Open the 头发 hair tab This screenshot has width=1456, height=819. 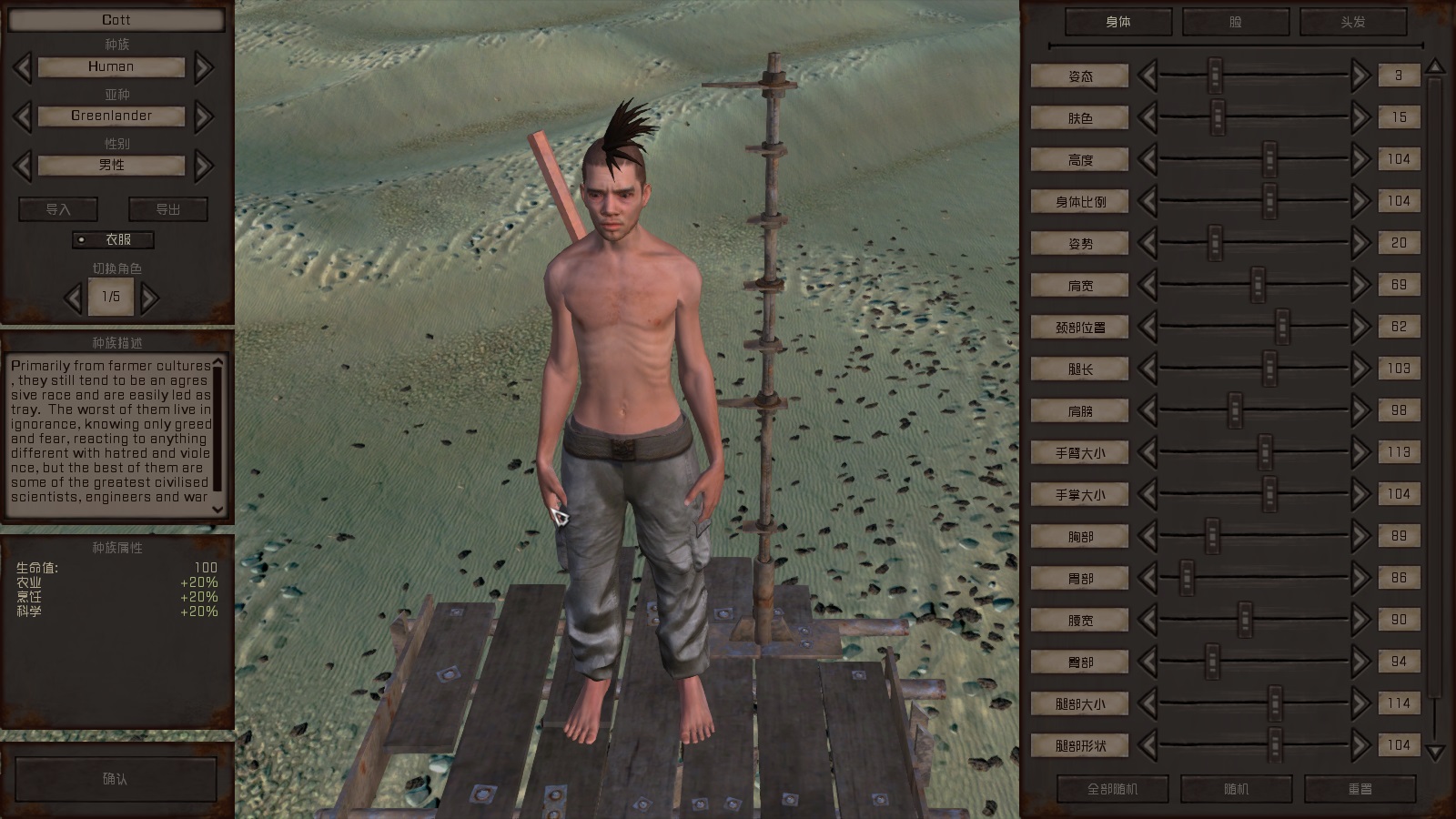[1352, 22]
